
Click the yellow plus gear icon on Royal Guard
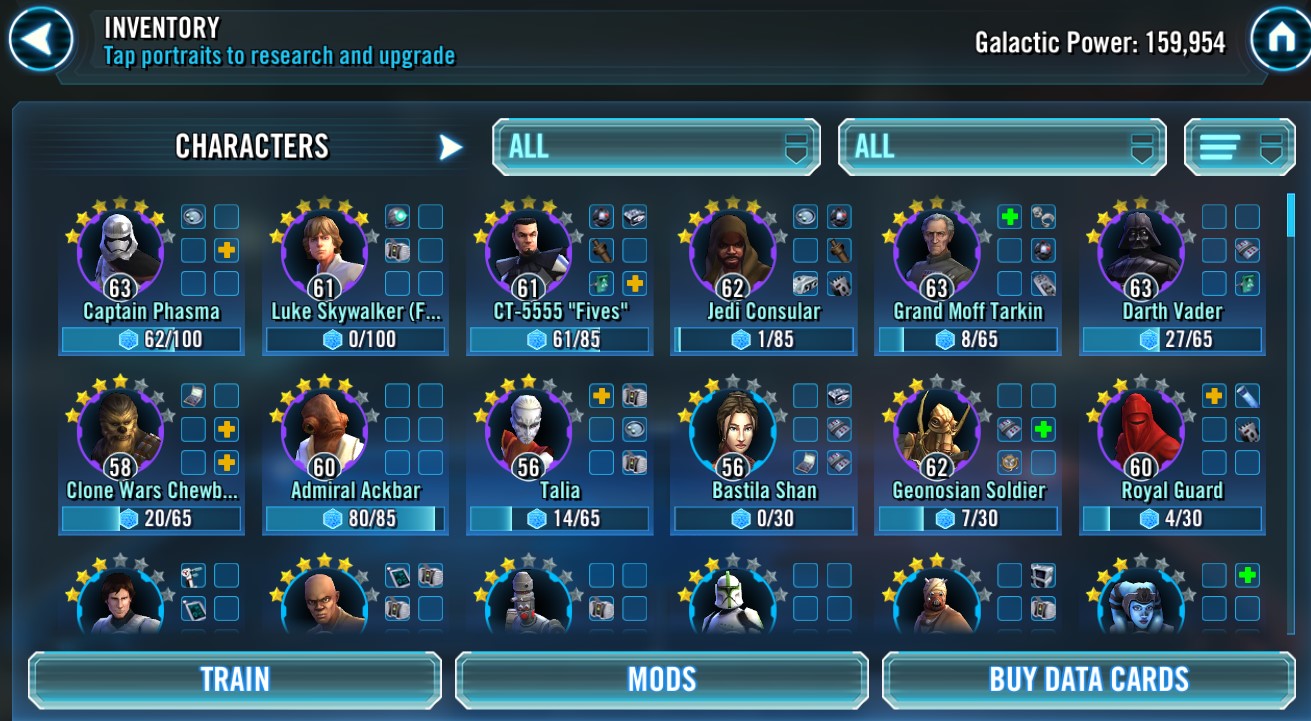pyautogui.click(x=1215, y=397)
